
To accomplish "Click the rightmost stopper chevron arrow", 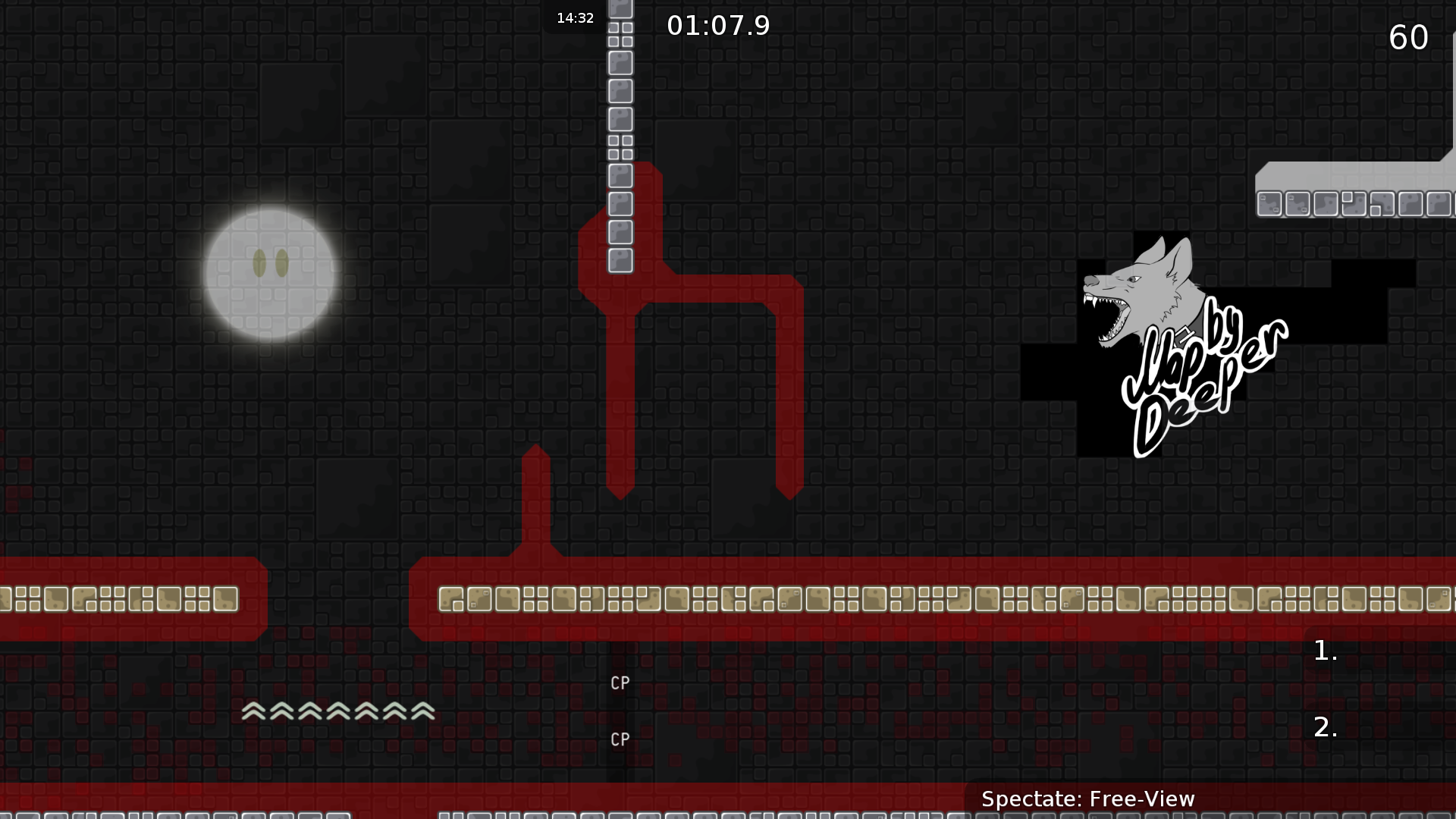I will click(423, 711).
